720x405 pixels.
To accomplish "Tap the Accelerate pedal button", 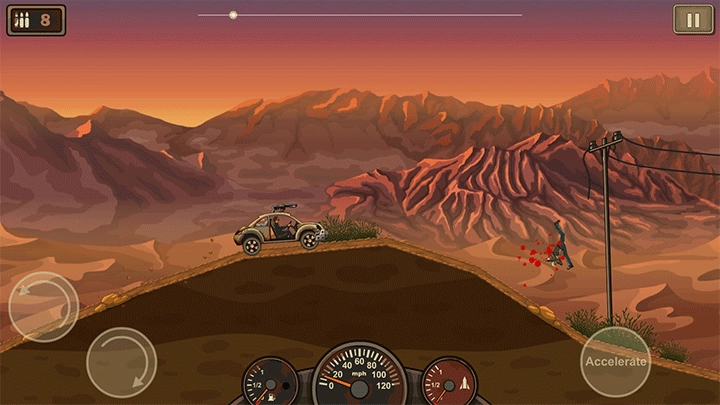I will (x=615, y=361).
